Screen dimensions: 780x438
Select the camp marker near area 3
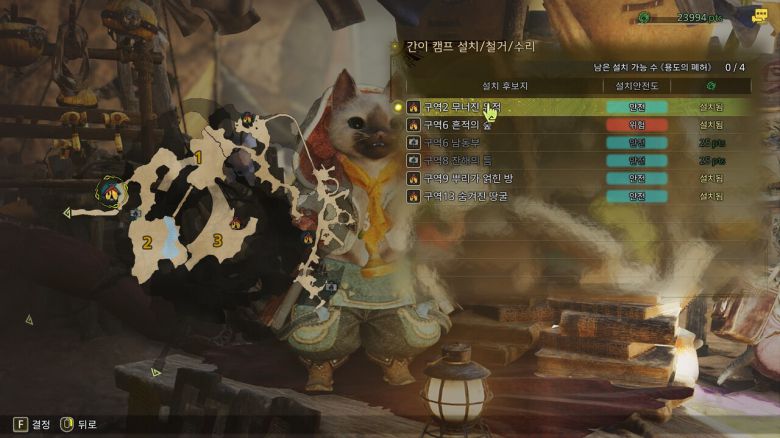coord(236,224)
